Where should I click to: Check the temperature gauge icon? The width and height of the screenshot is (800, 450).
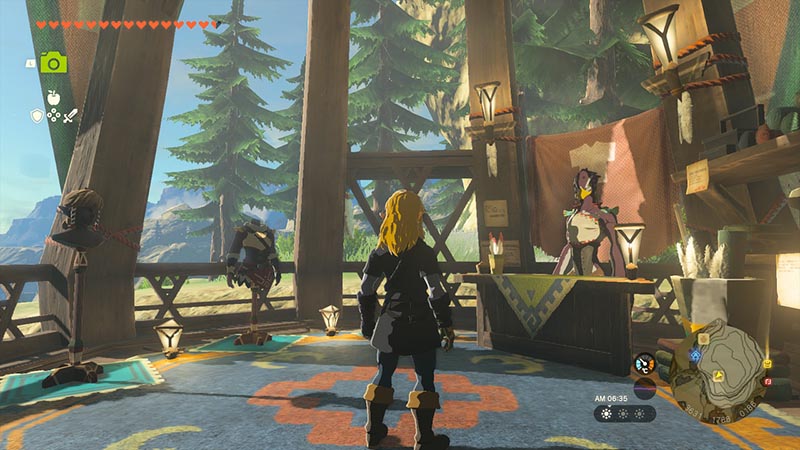point(644,363)
